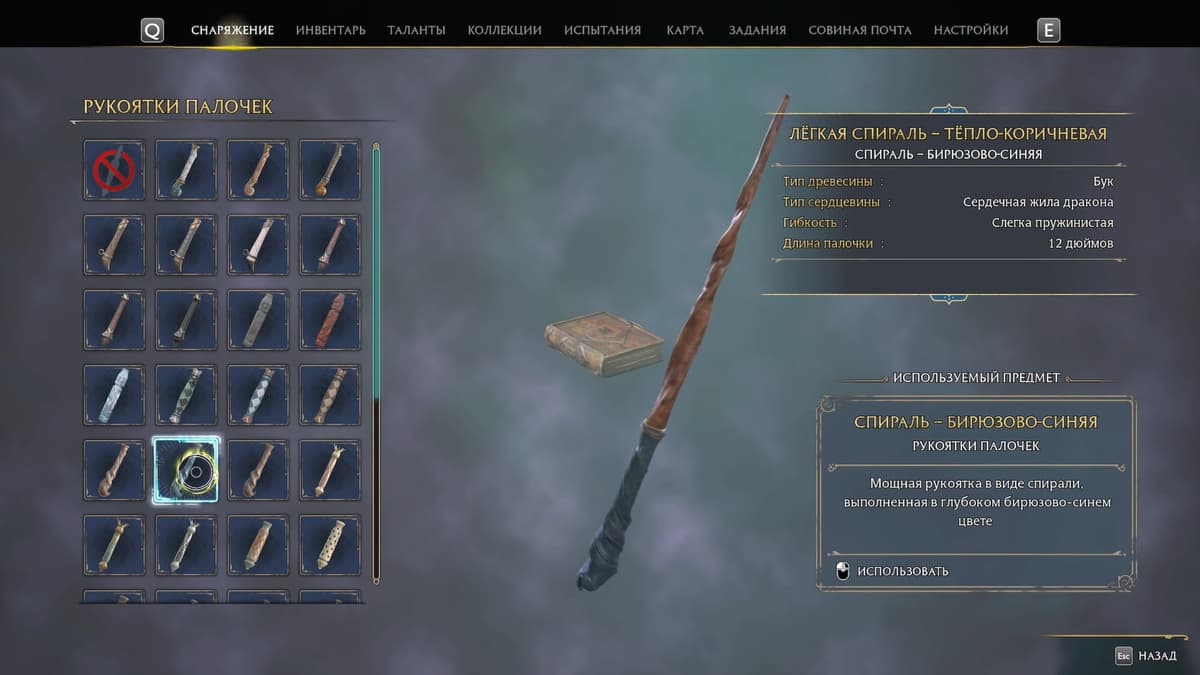Go to the Коллекции tab
The height and width of the screenshot is (675, 1200).
coord(504,30)
